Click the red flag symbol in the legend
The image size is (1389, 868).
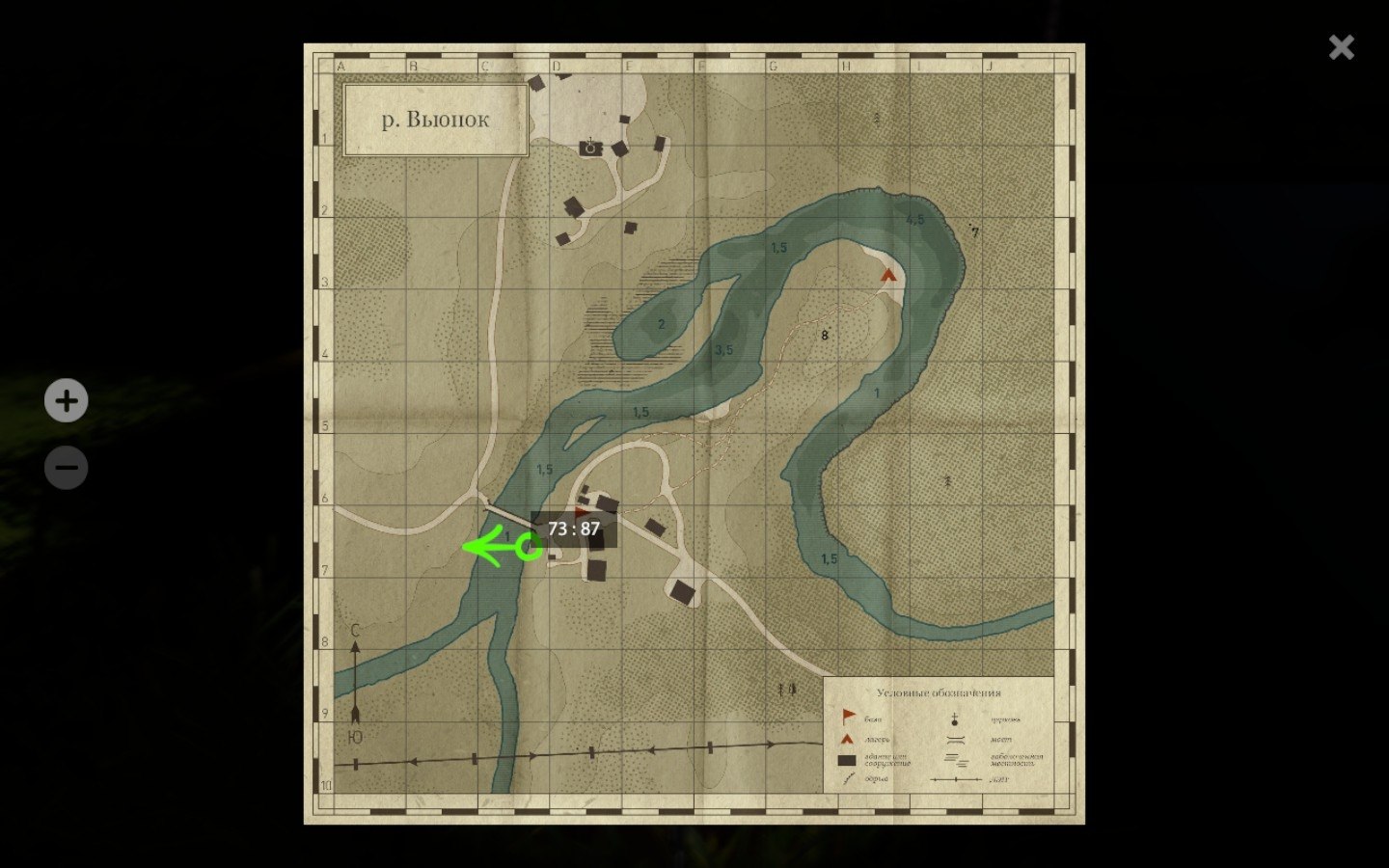847,716
